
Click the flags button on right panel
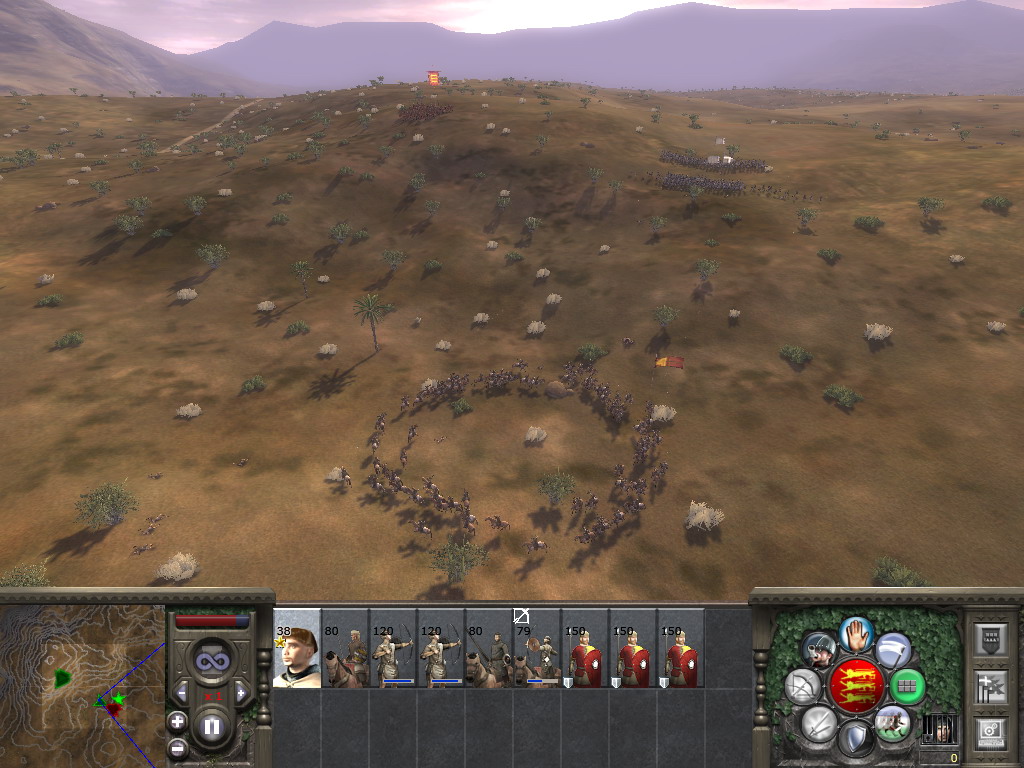click(990, 686)
